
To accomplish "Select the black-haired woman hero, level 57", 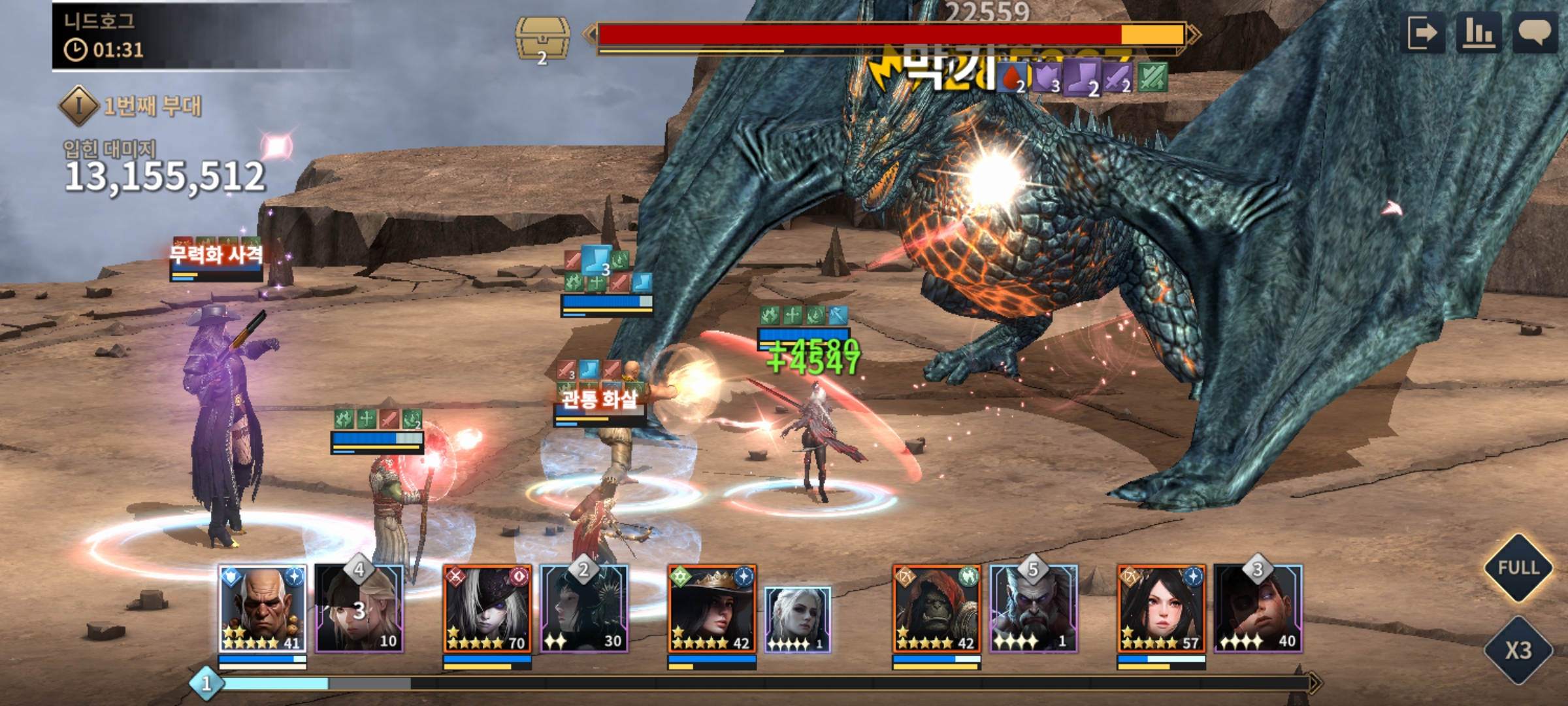I will tap(1161, 609).
